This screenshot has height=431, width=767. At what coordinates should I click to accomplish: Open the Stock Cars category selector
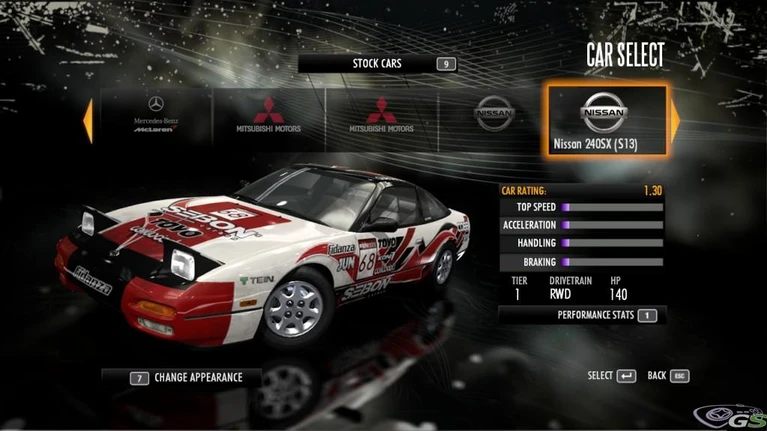[377, 64]
